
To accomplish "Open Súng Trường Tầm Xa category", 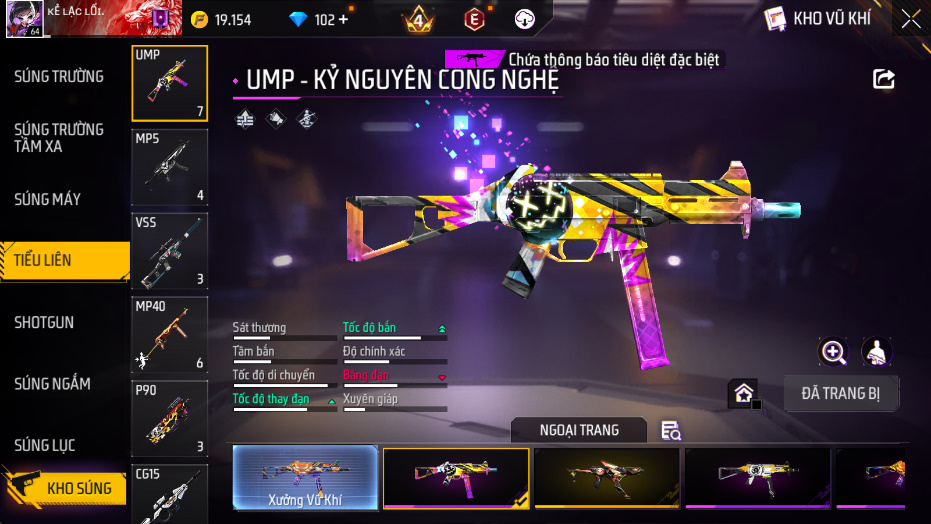I will point(59,138).
